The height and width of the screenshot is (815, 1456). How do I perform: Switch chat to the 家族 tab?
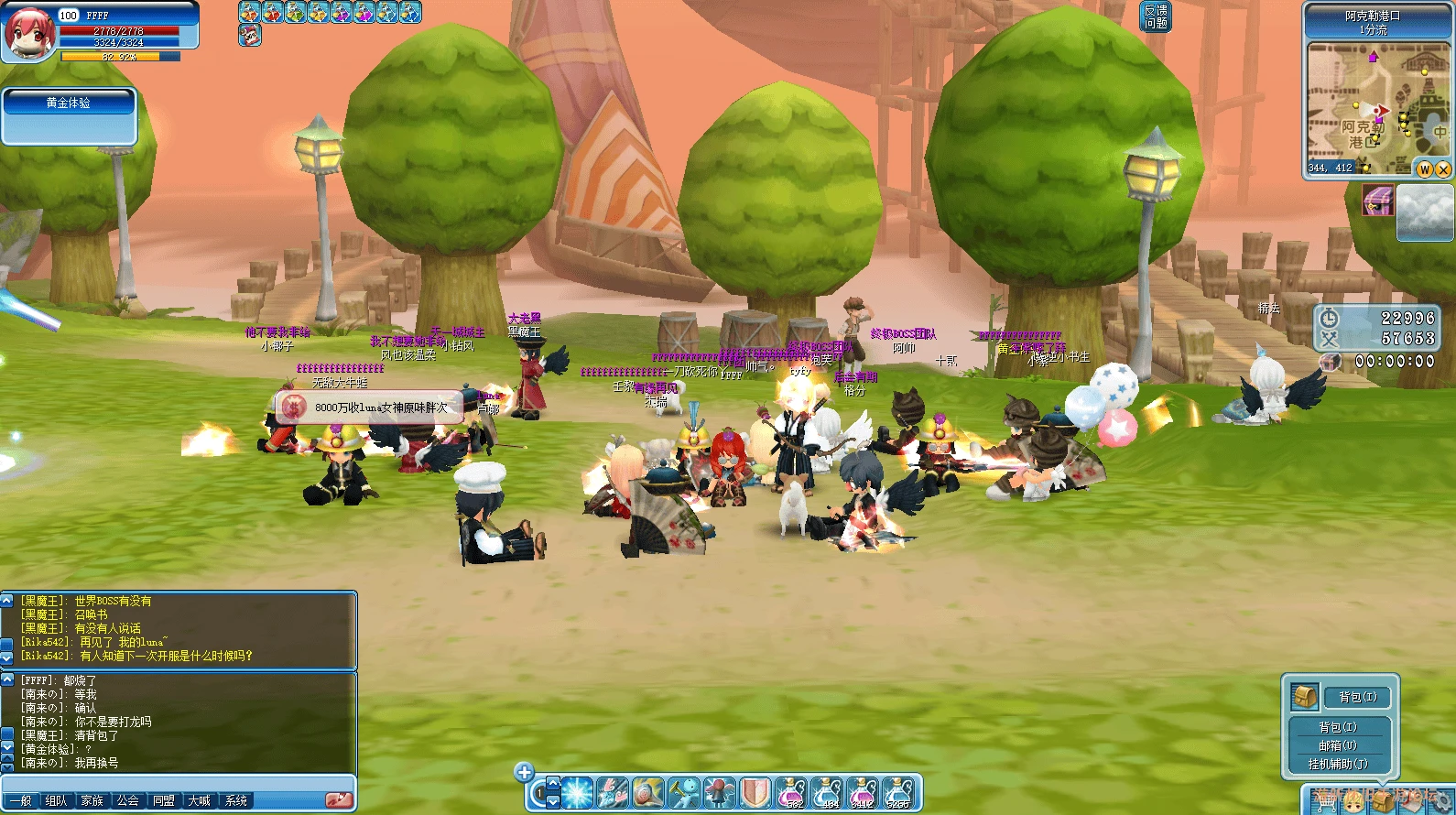[92, 800]
